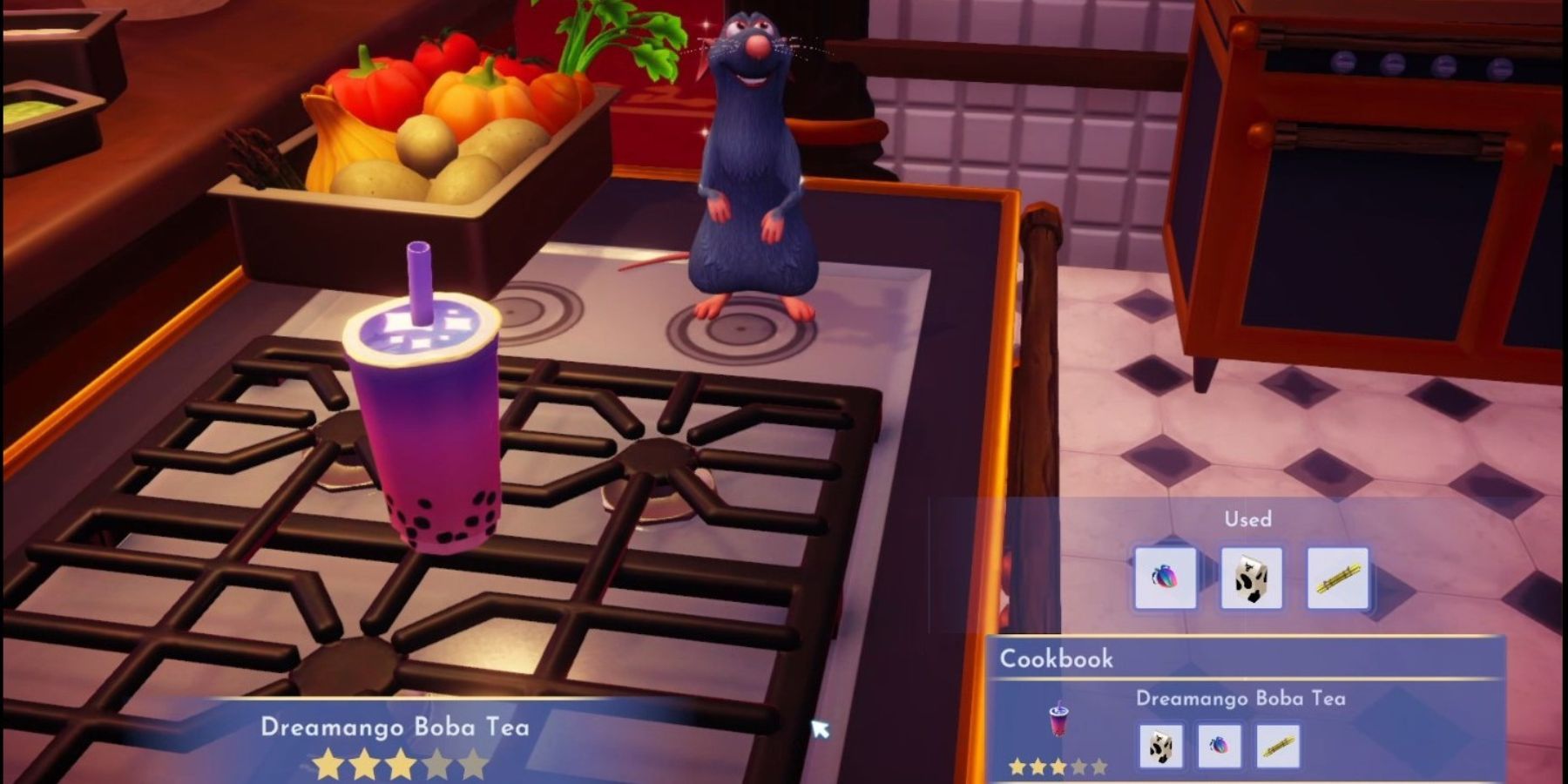Choose the dreamango ingredient in the Cookbook recipe

point(1219,747)
